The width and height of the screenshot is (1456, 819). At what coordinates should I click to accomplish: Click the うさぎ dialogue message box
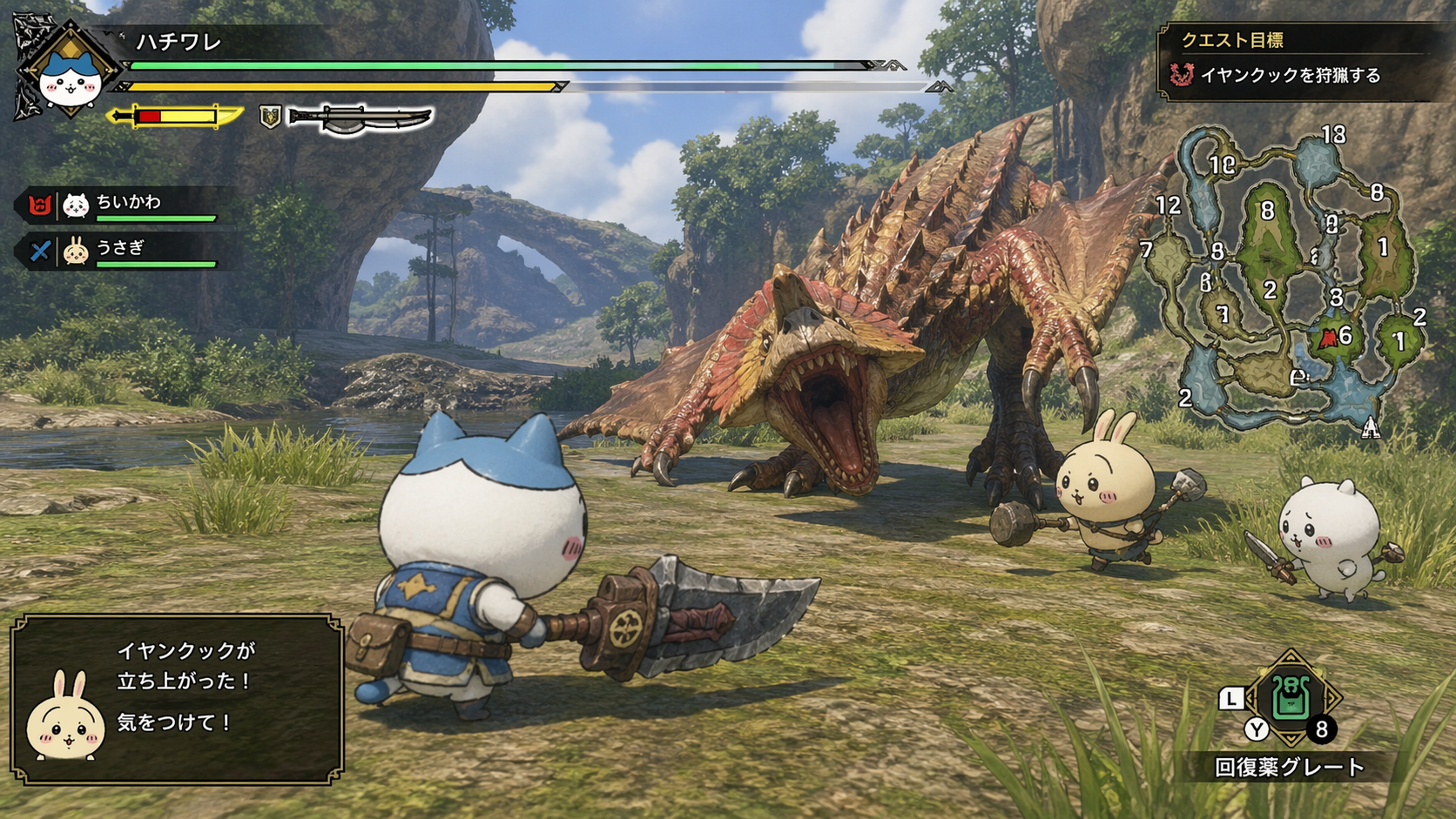coord(178,698)
